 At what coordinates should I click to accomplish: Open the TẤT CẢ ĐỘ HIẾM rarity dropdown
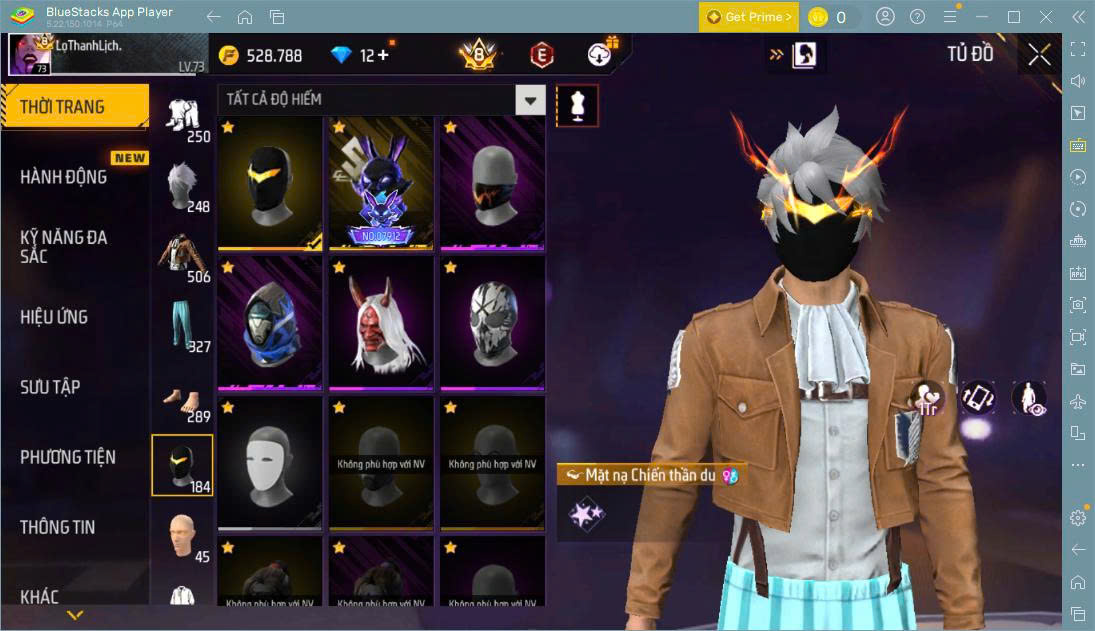pyautogui.click(x=530, y=99)
